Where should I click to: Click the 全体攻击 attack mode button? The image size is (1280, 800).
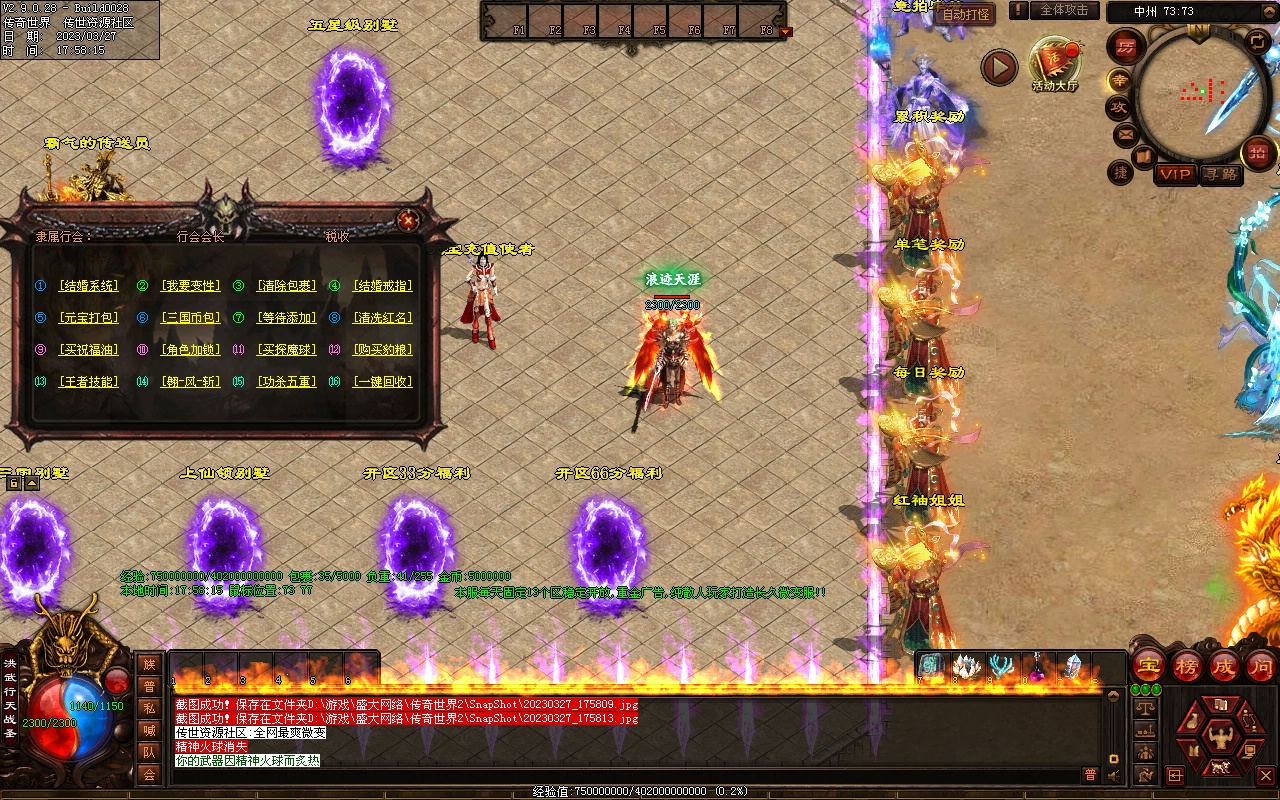[x=1064, y=10]
